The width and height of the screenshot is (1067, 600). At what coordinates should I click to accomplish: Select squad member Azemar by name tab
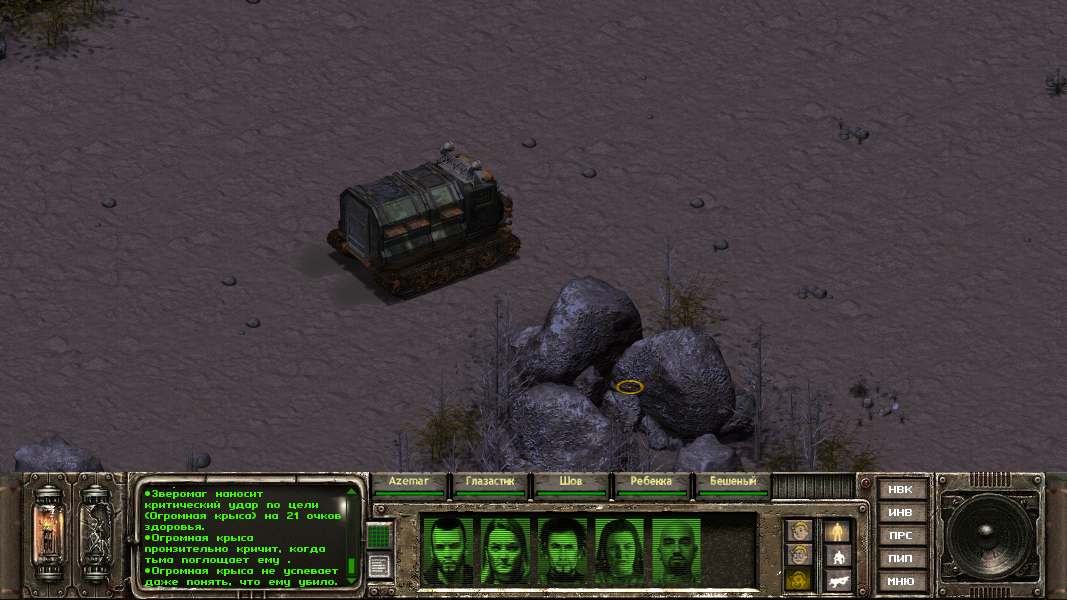point(409,482)
